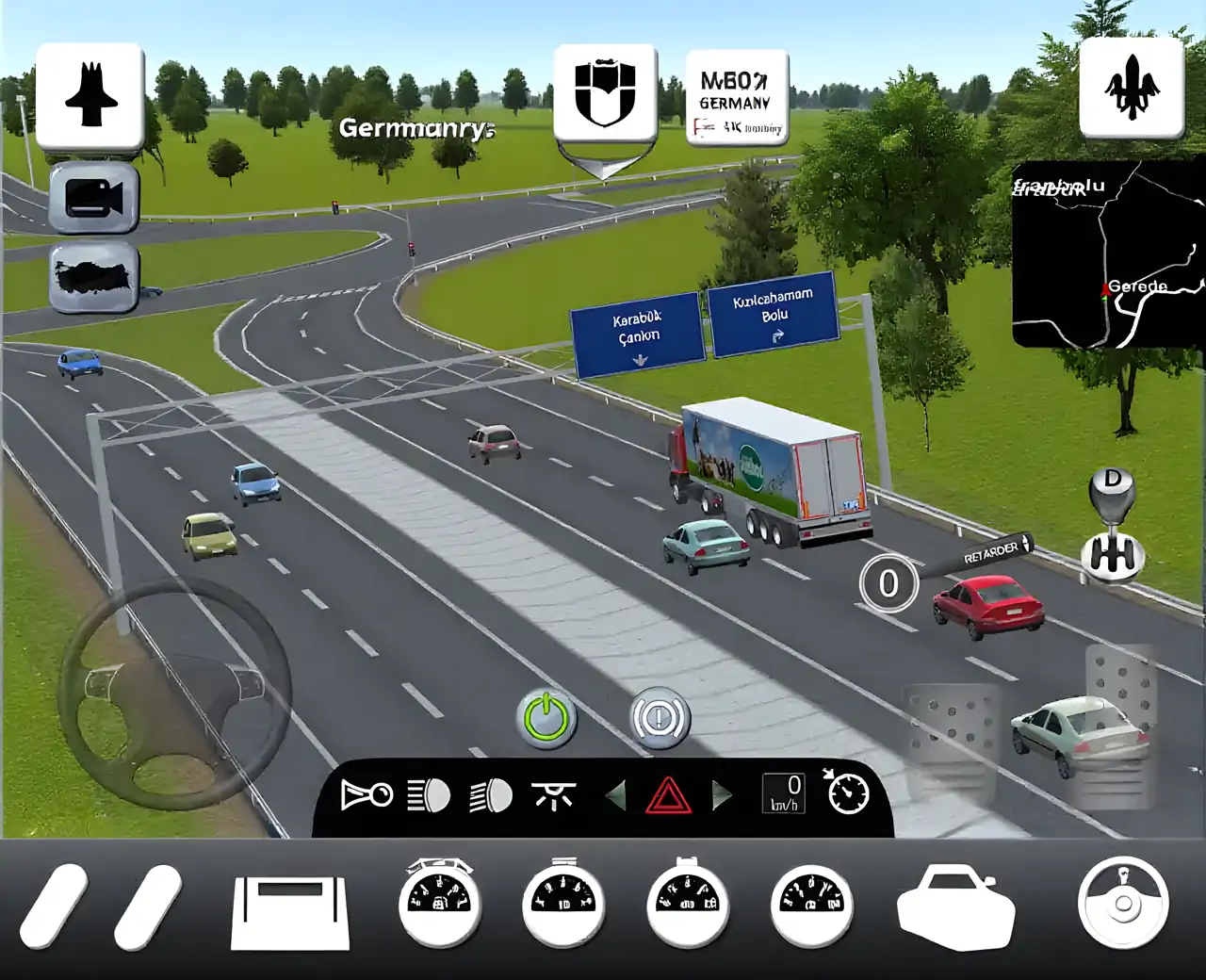Tap the on-screen steering wheel
Screen dimensions: 1206x980
[174, 695]
